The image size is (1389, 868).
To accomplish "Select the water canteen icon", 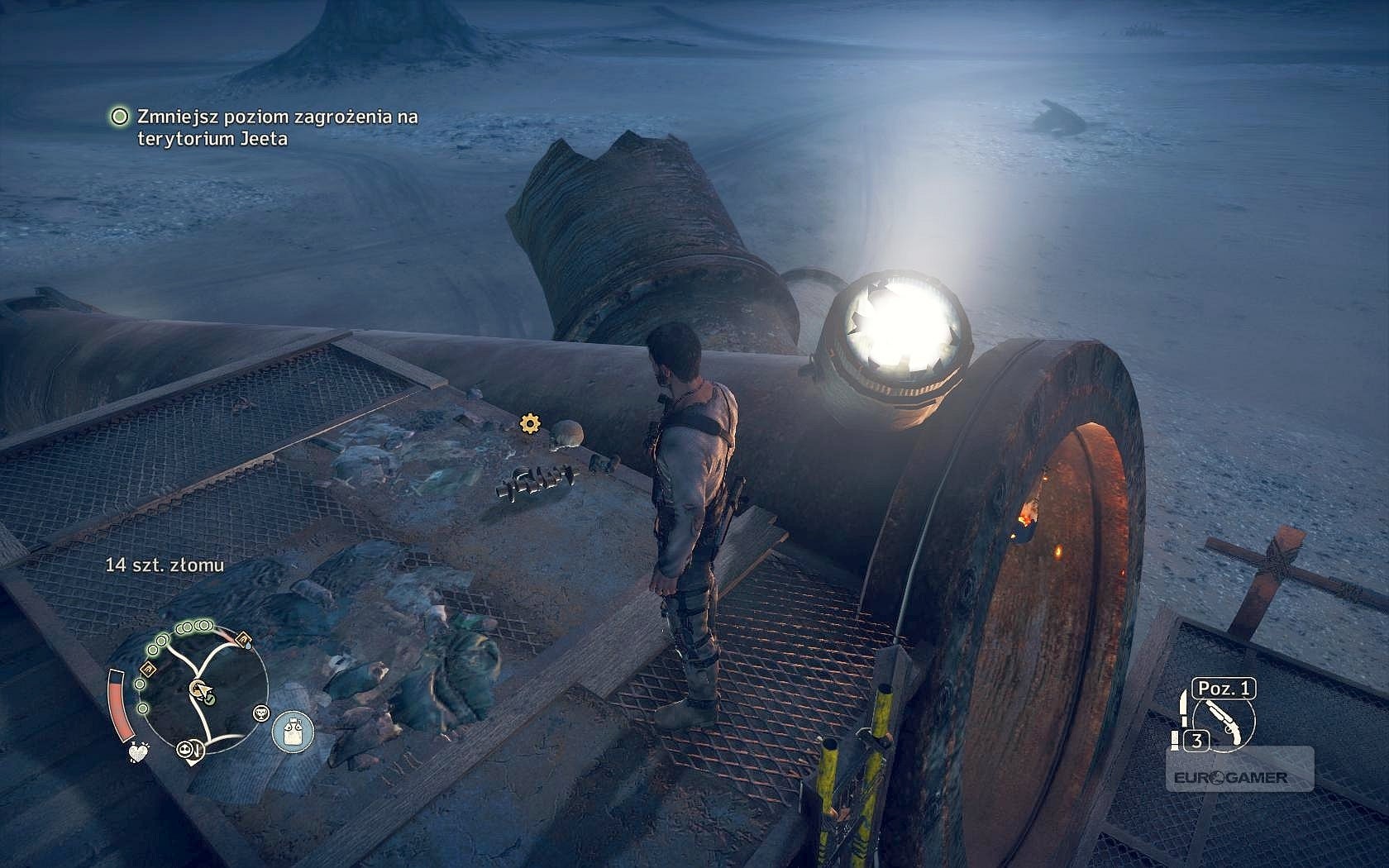I will (x=287, y=732).
